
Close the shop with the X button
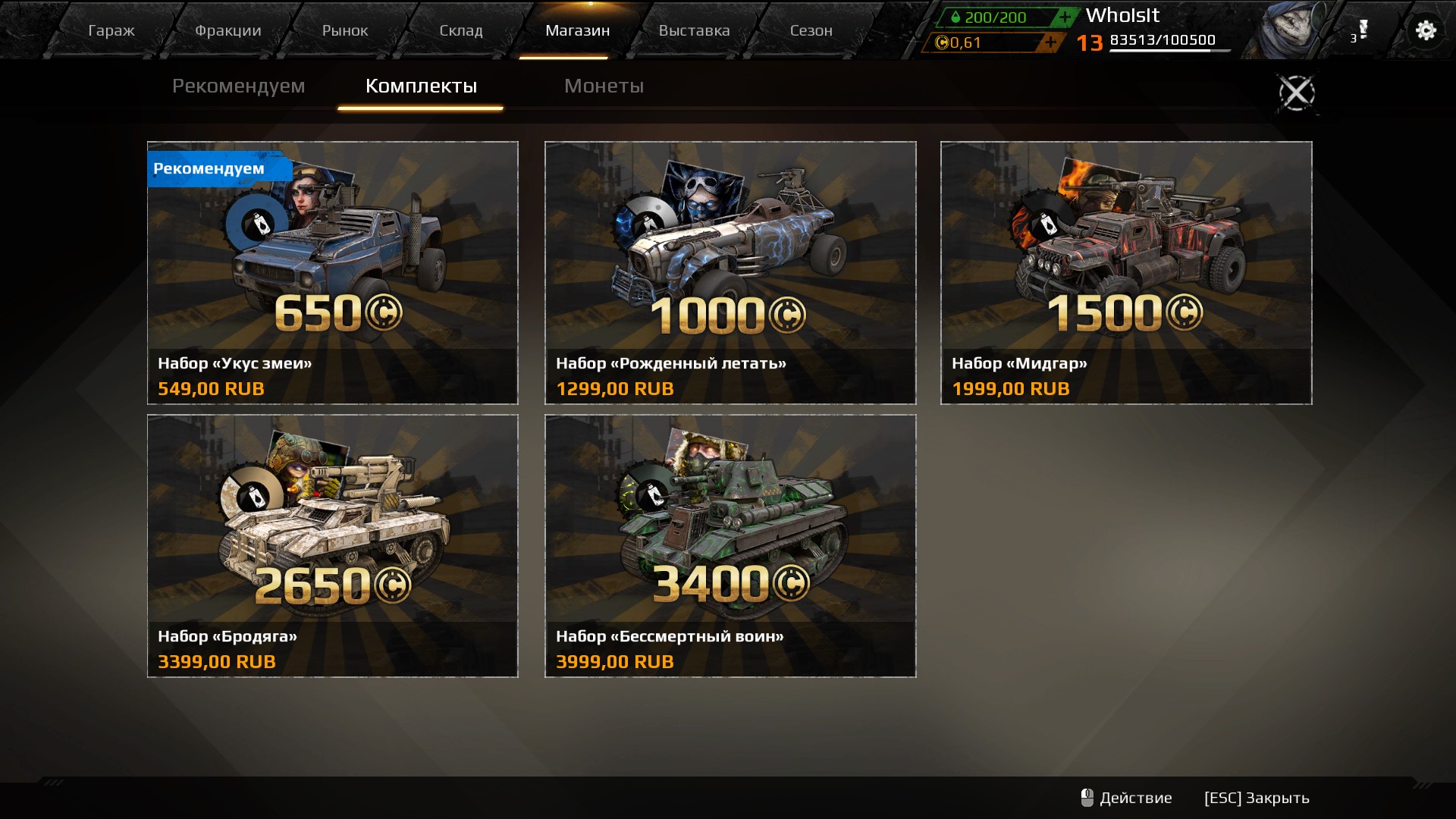[x=1297, y=93]
